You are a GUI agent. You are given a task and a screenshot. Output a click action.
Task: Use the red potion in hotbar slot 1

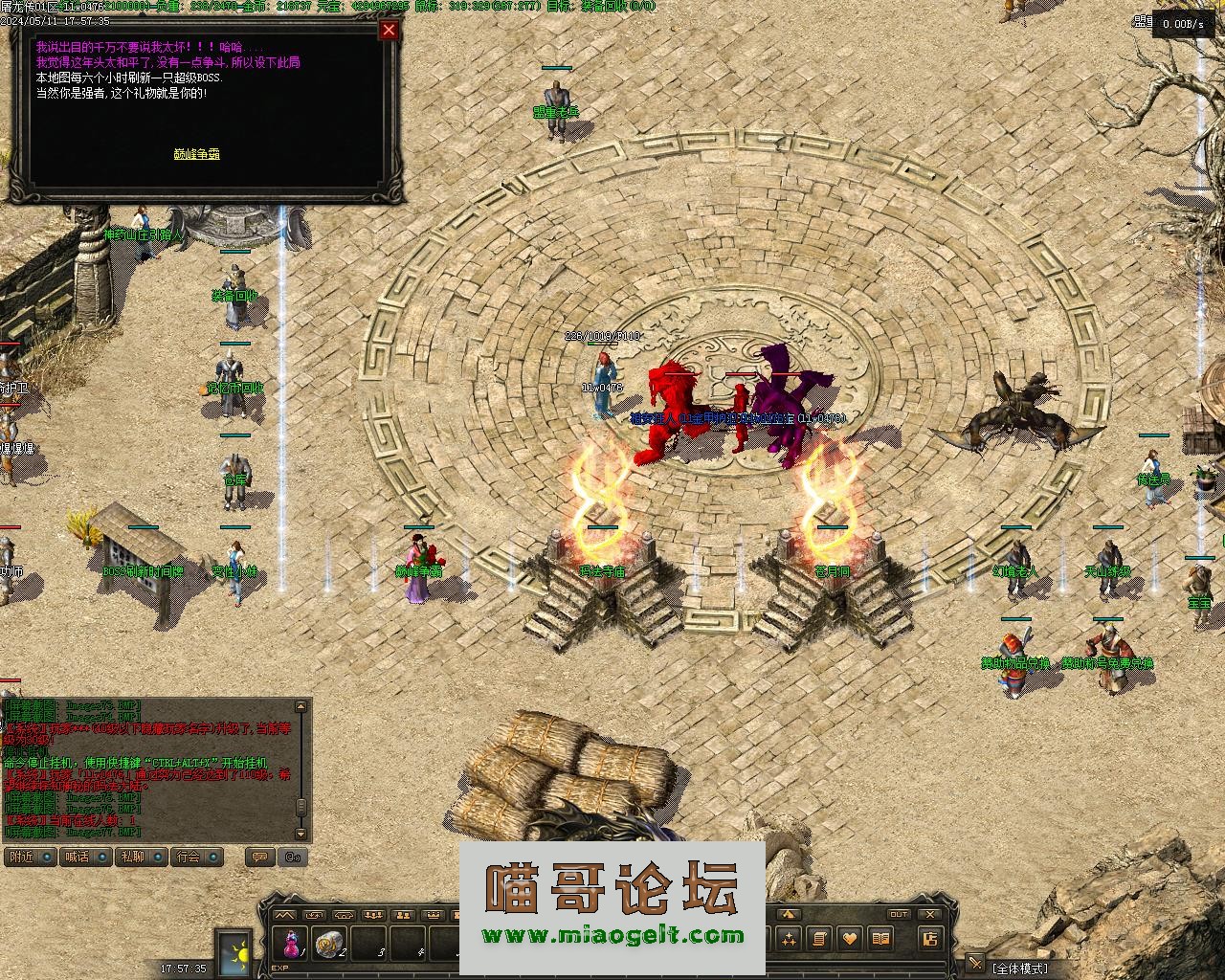click(289, 944)
